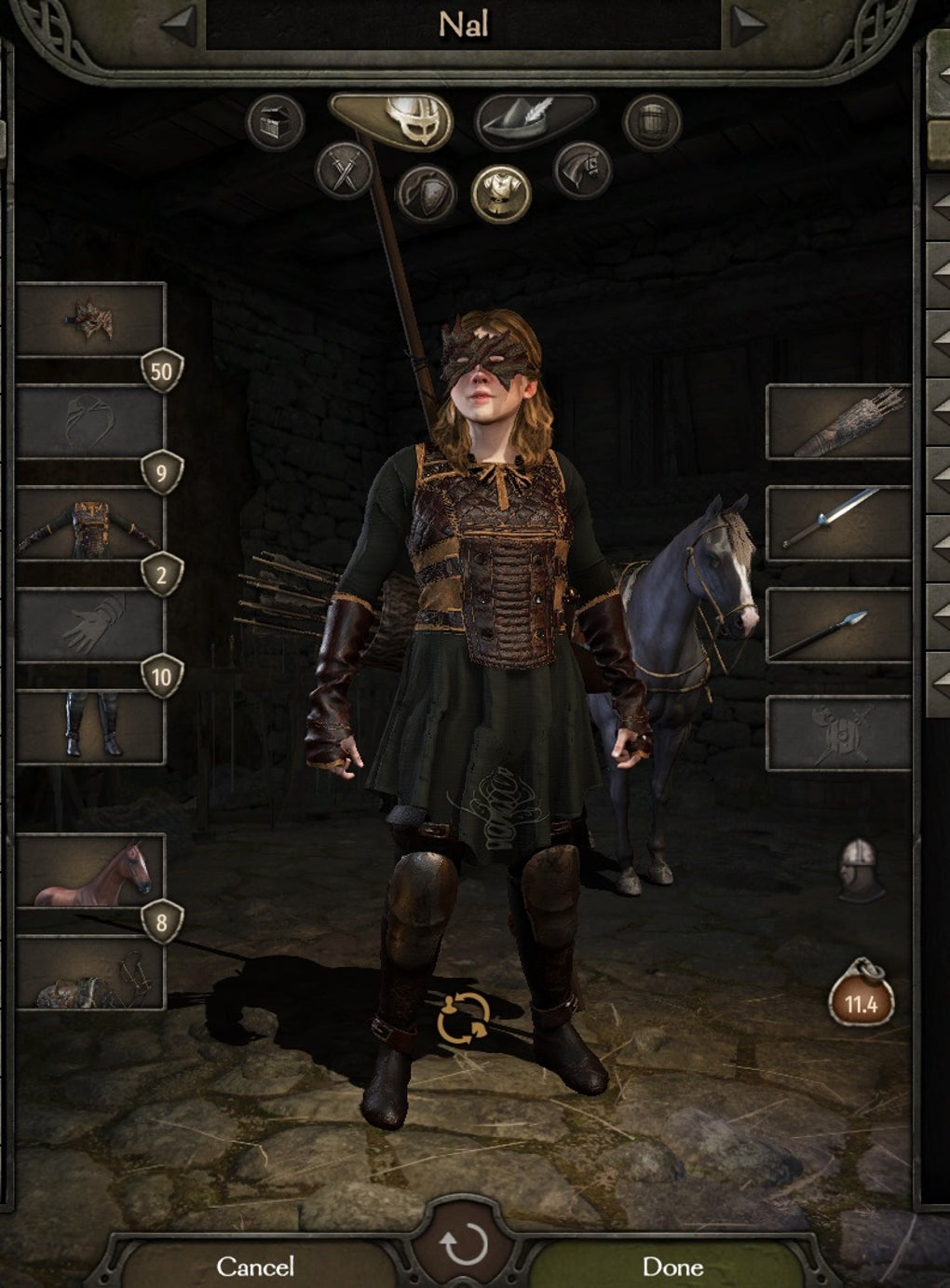
Task: Filter by crossed swords weapons category
Action: click(x=345, y=170)
